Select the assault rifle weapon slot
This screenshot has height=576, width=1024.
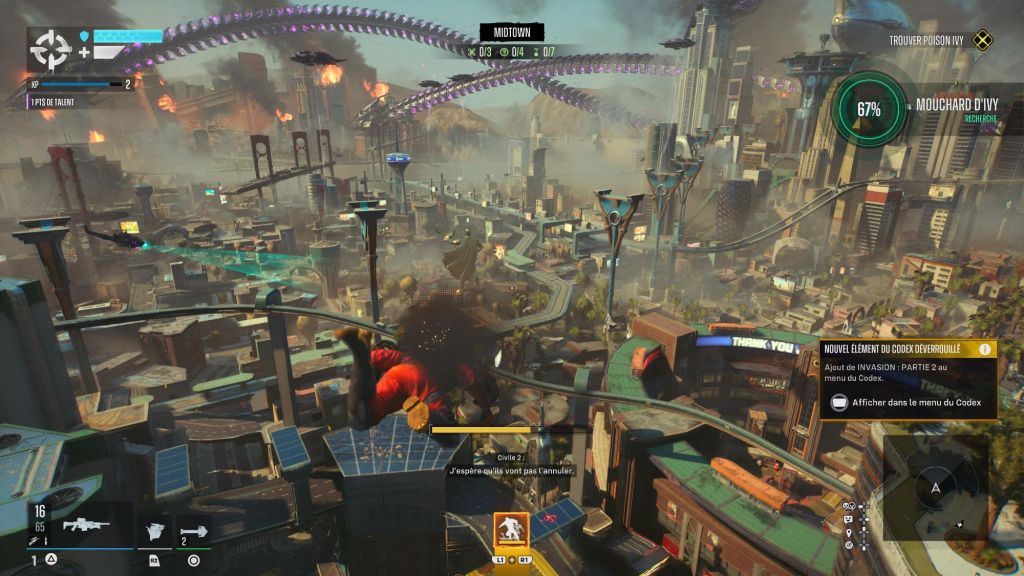(86, 525)
